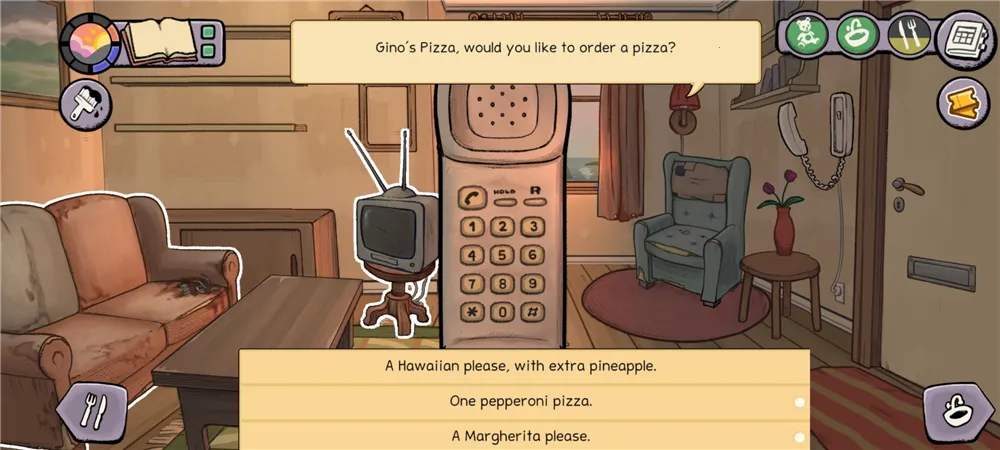Tap the star key on the keypad
1000x450 pixels.
click(x=471, y=311)
